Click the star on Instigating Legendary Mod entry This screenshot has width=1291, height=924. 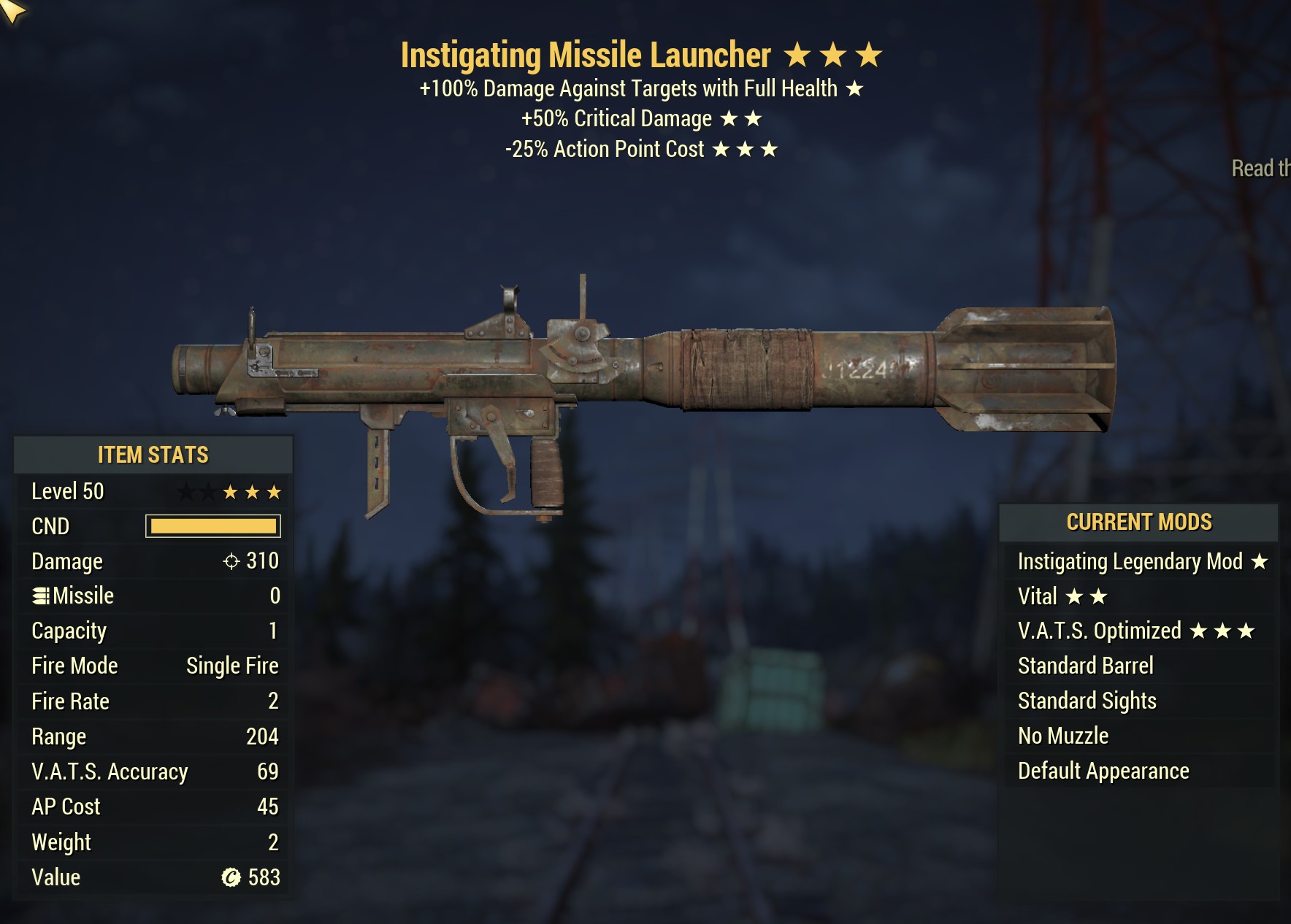tap(1260, 562)
